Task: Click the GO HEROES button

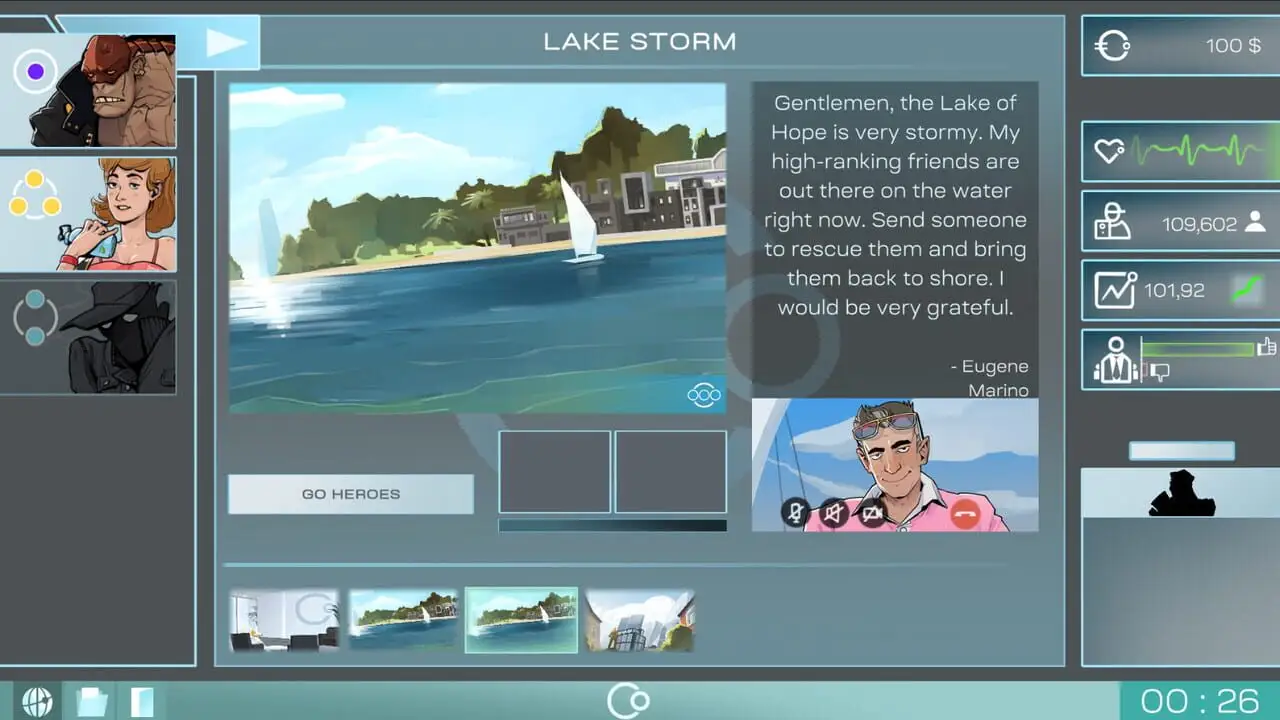Action: tap(350, 494)
